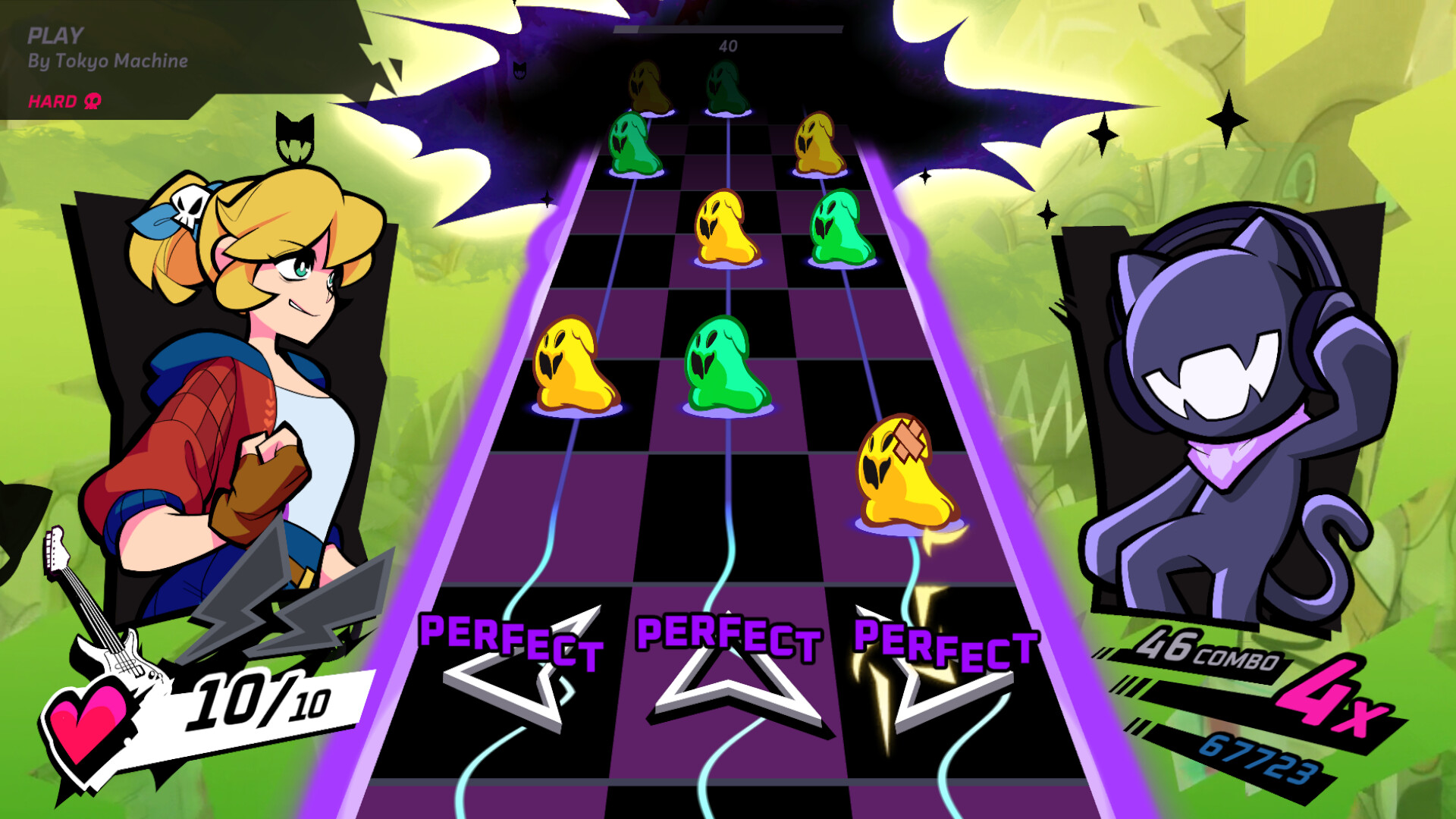Click the song progress bar at 40

pyautogui.click(x=726, y=30)
